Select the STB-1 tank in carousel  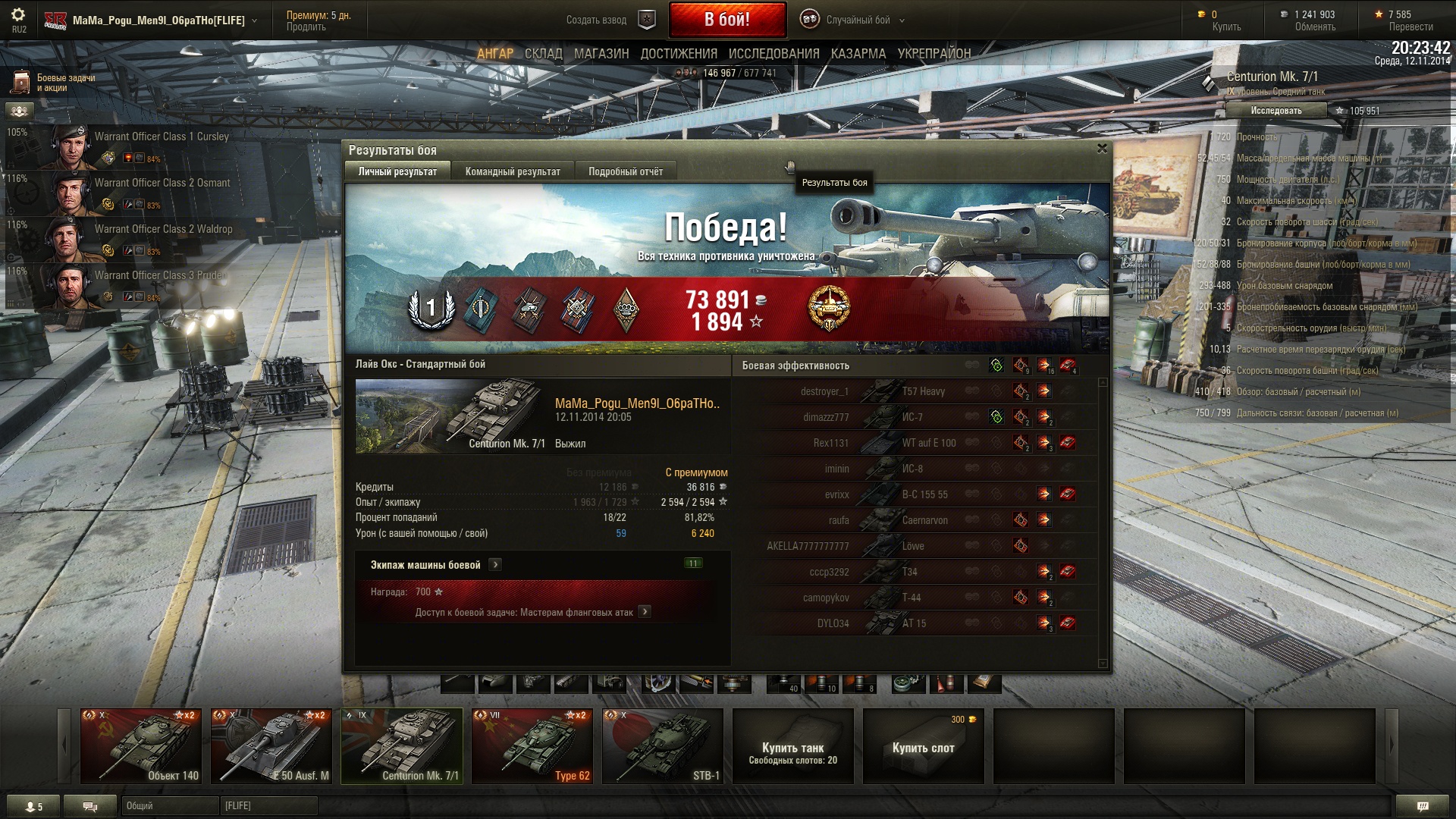click(663, 745)
